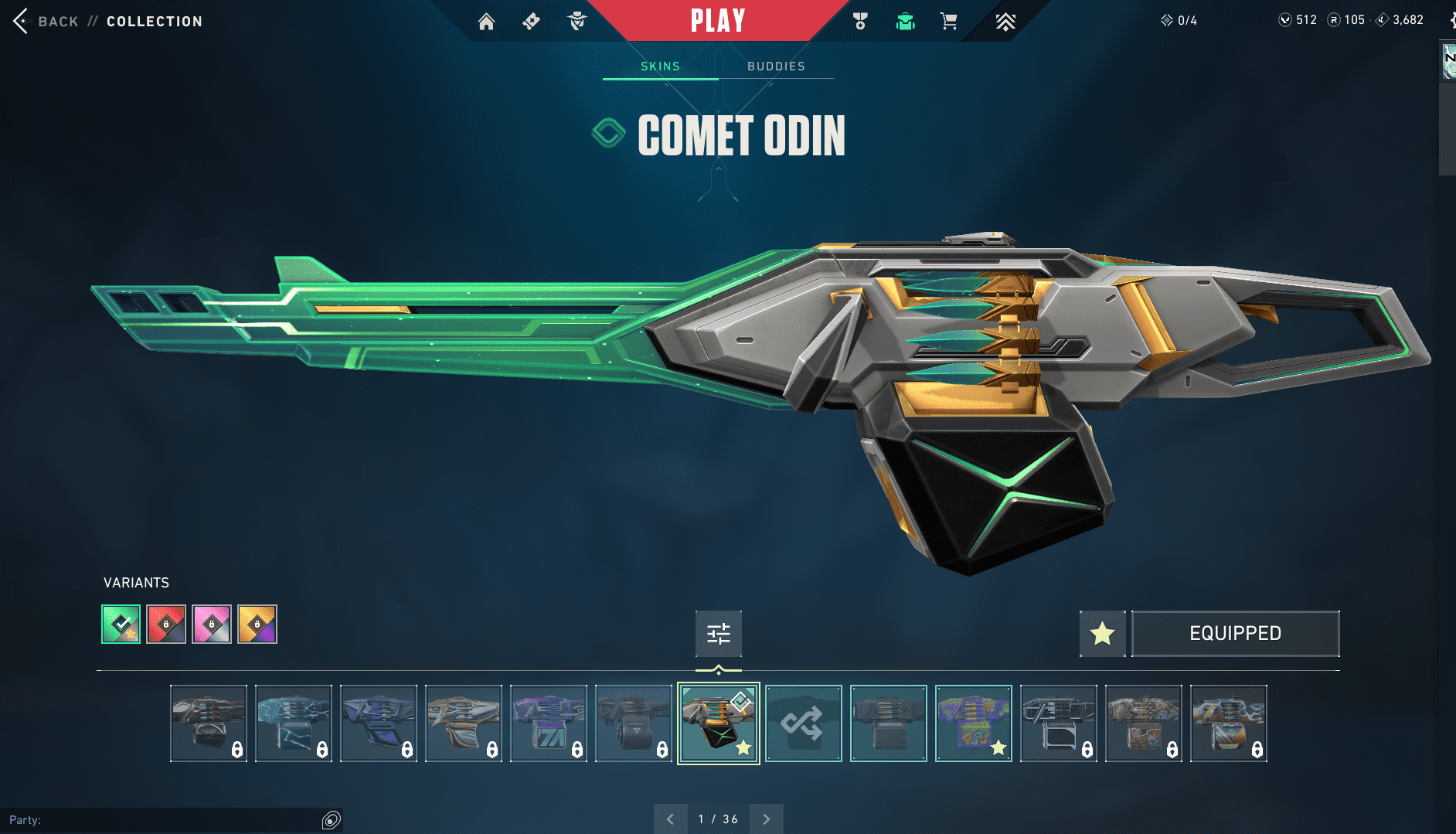1456x834 pixels.
Task: Select the Comet Odin skin thumbnail
Action: (x=719, y=723)
